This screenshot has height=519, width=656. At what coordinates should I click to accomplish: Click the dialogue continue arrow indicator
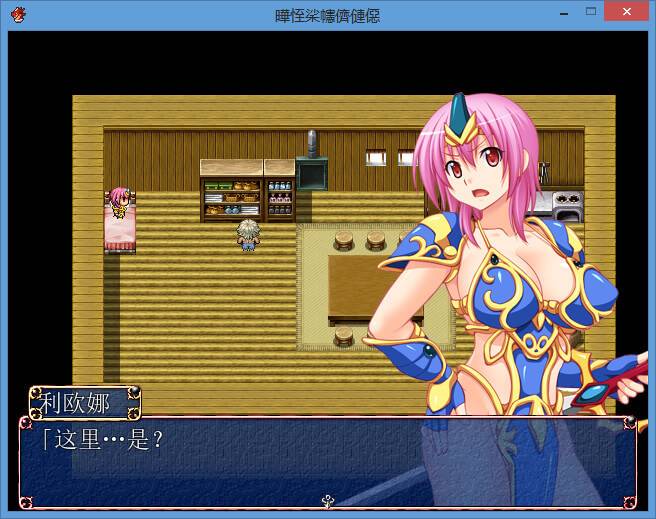tap(327, 500)
